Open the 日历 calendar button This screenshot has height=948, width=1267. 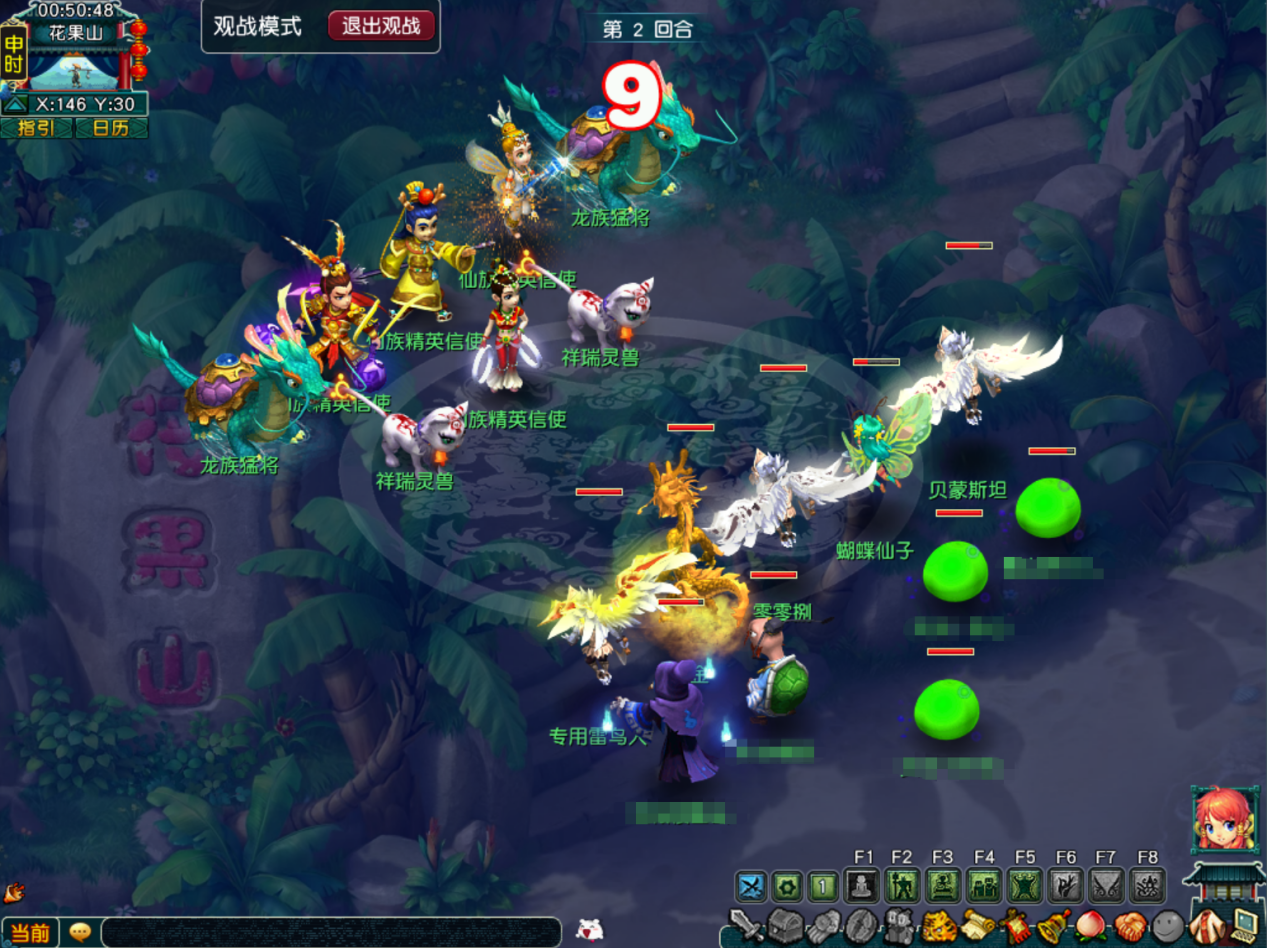(x=111, y=128)
